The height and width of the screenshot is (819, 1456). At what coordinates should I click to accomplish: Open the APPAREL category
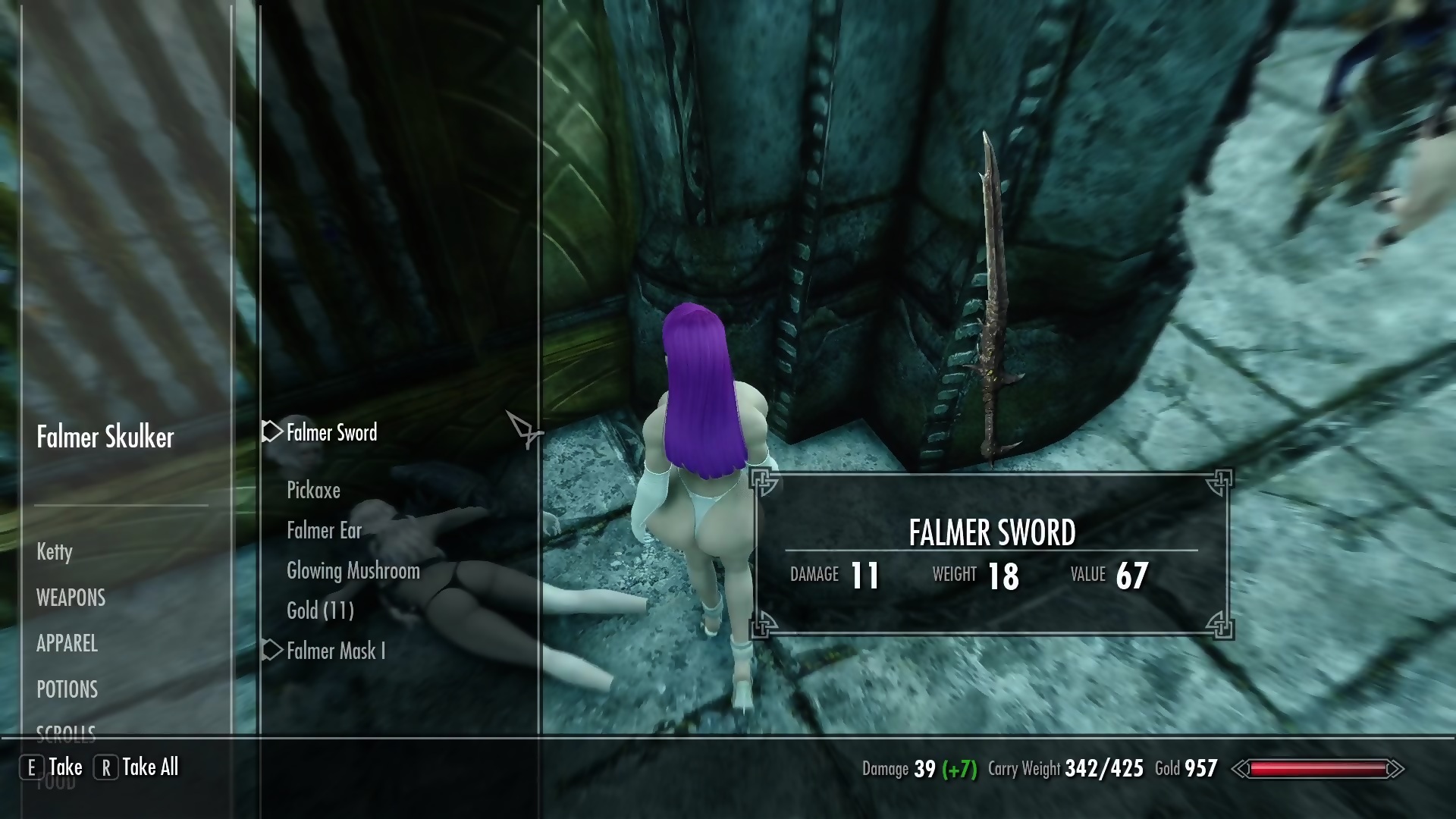click(x=67, y=644)
